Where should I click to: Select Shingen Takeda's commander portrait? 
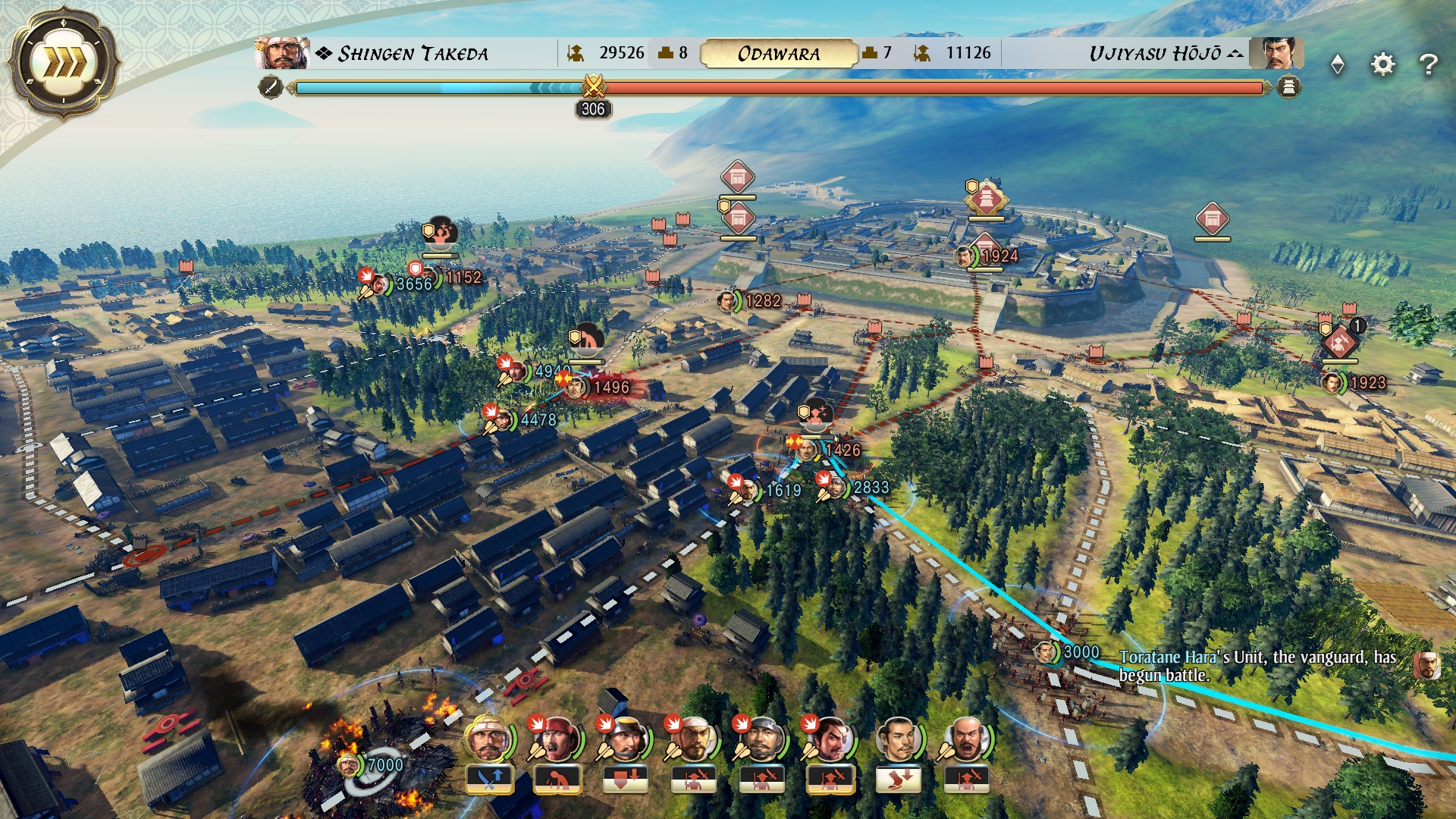(x=281, y=53)
